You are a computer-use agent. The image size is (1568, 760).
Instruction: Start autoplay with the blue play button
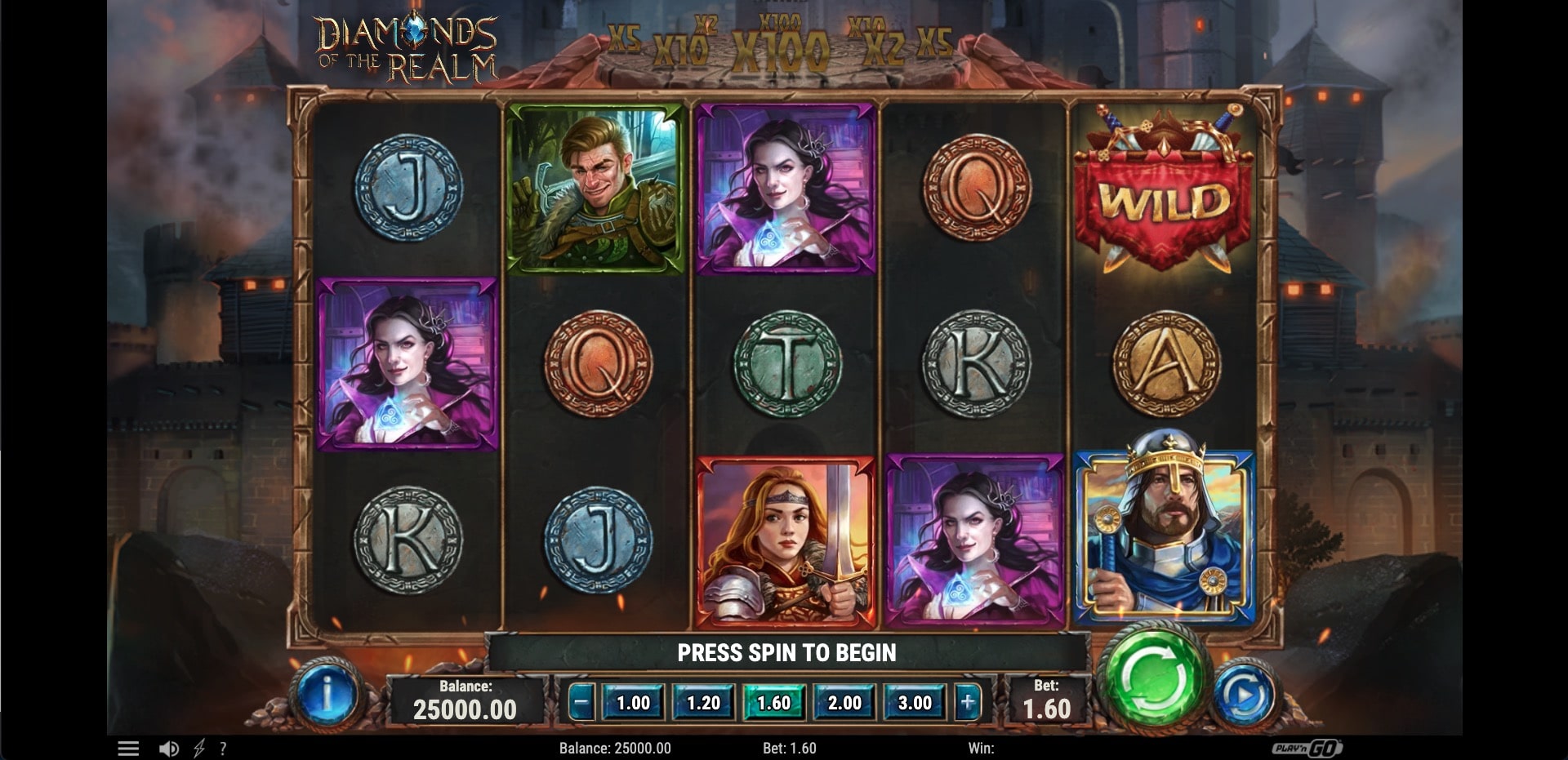coord(1244,696)
